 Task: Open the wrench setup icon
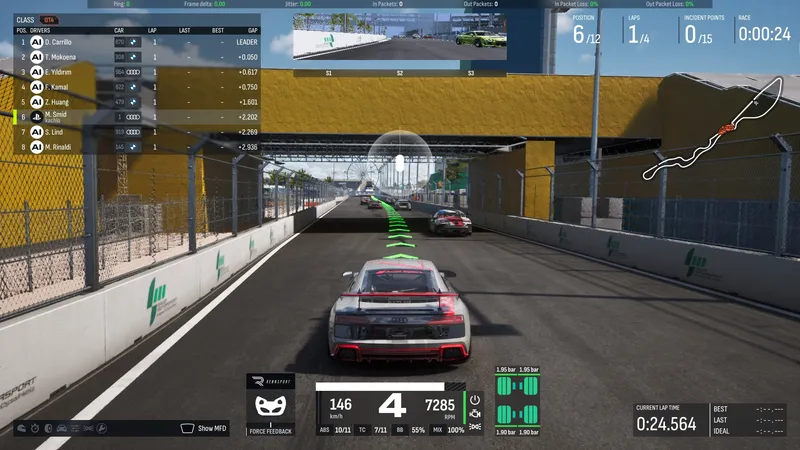[x=102, y=429]
